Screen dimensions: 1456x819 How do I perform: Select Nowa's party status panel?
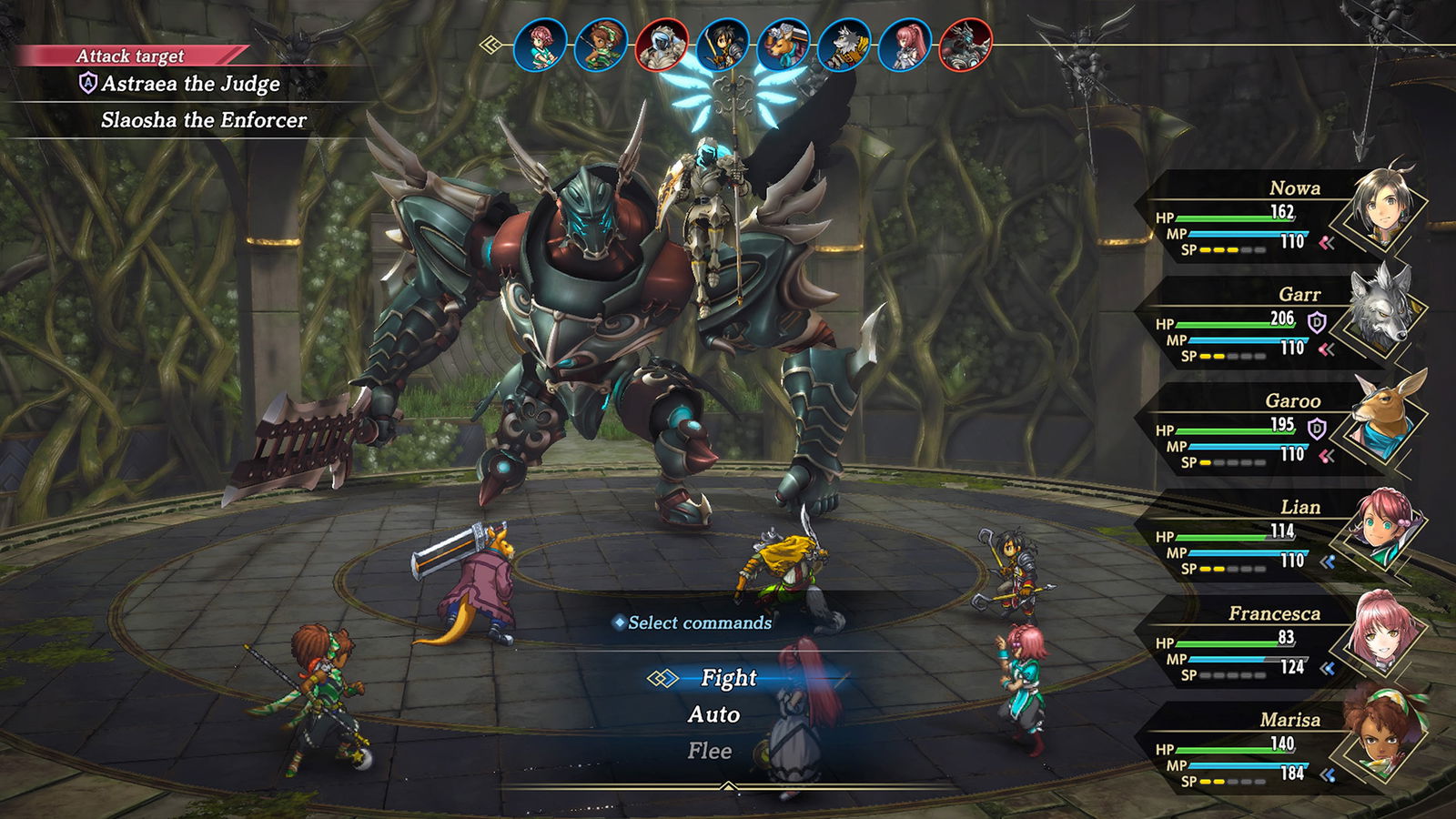1274,218
